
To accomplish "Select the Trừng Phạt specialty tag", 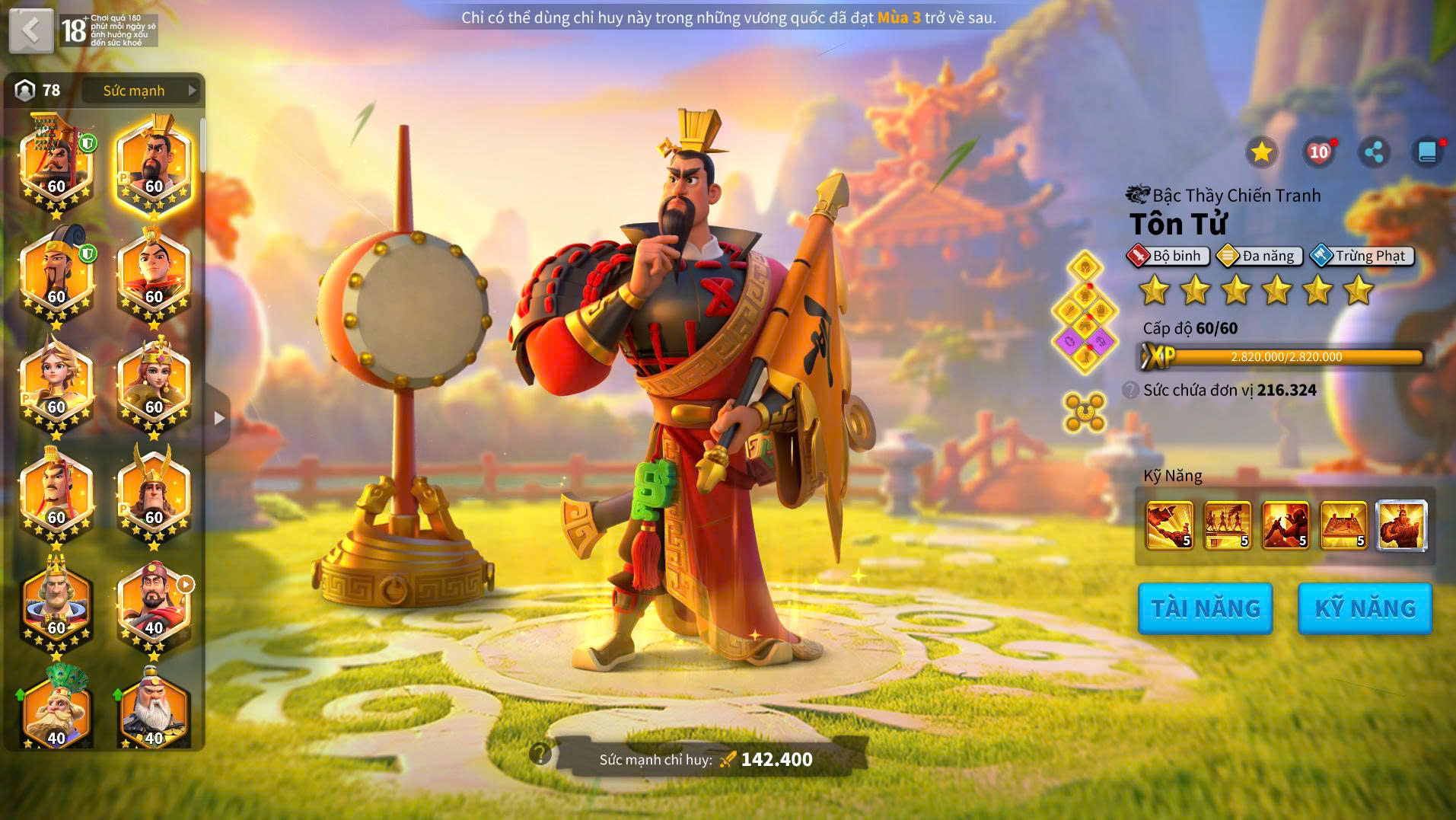I will [x=1362, y=256].
